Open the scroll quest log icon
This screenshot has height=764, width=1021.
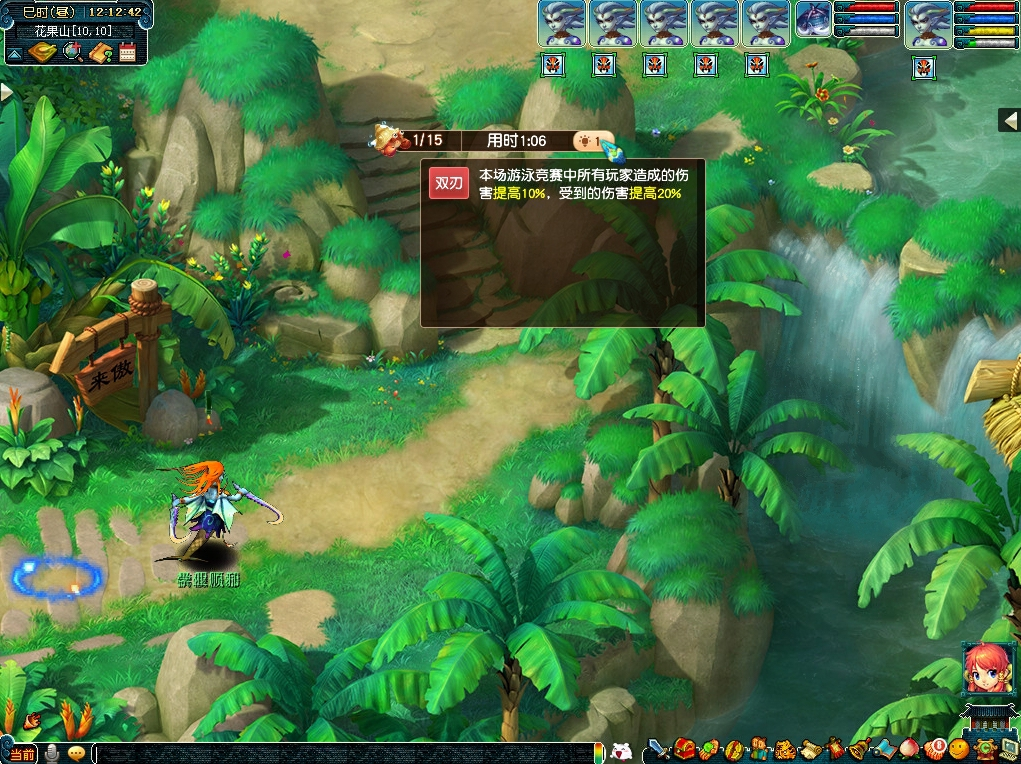810,749
